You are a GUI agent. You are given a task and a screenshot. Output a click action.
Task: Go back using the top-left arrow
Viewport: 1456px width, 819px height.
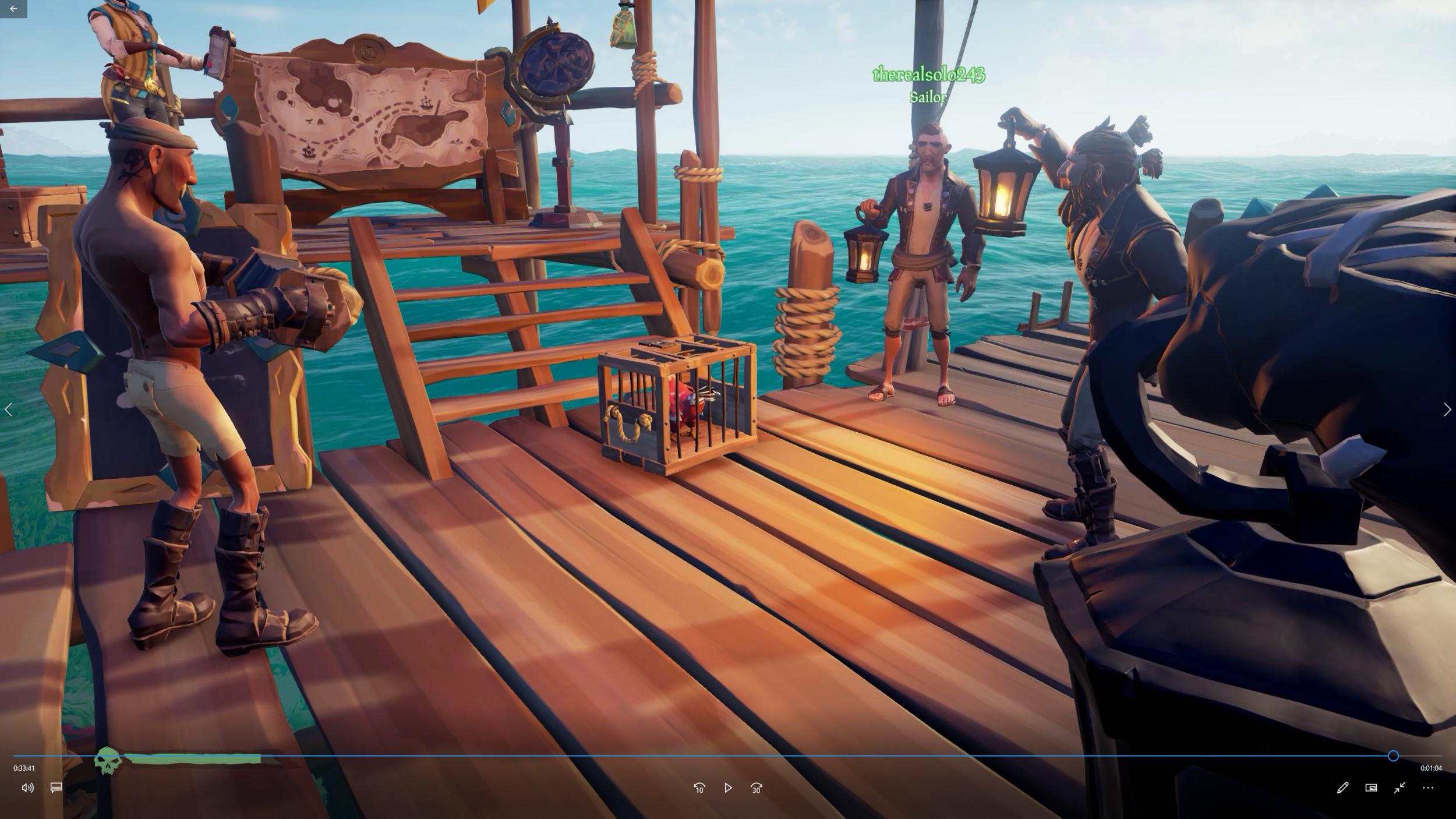(13, 9)
